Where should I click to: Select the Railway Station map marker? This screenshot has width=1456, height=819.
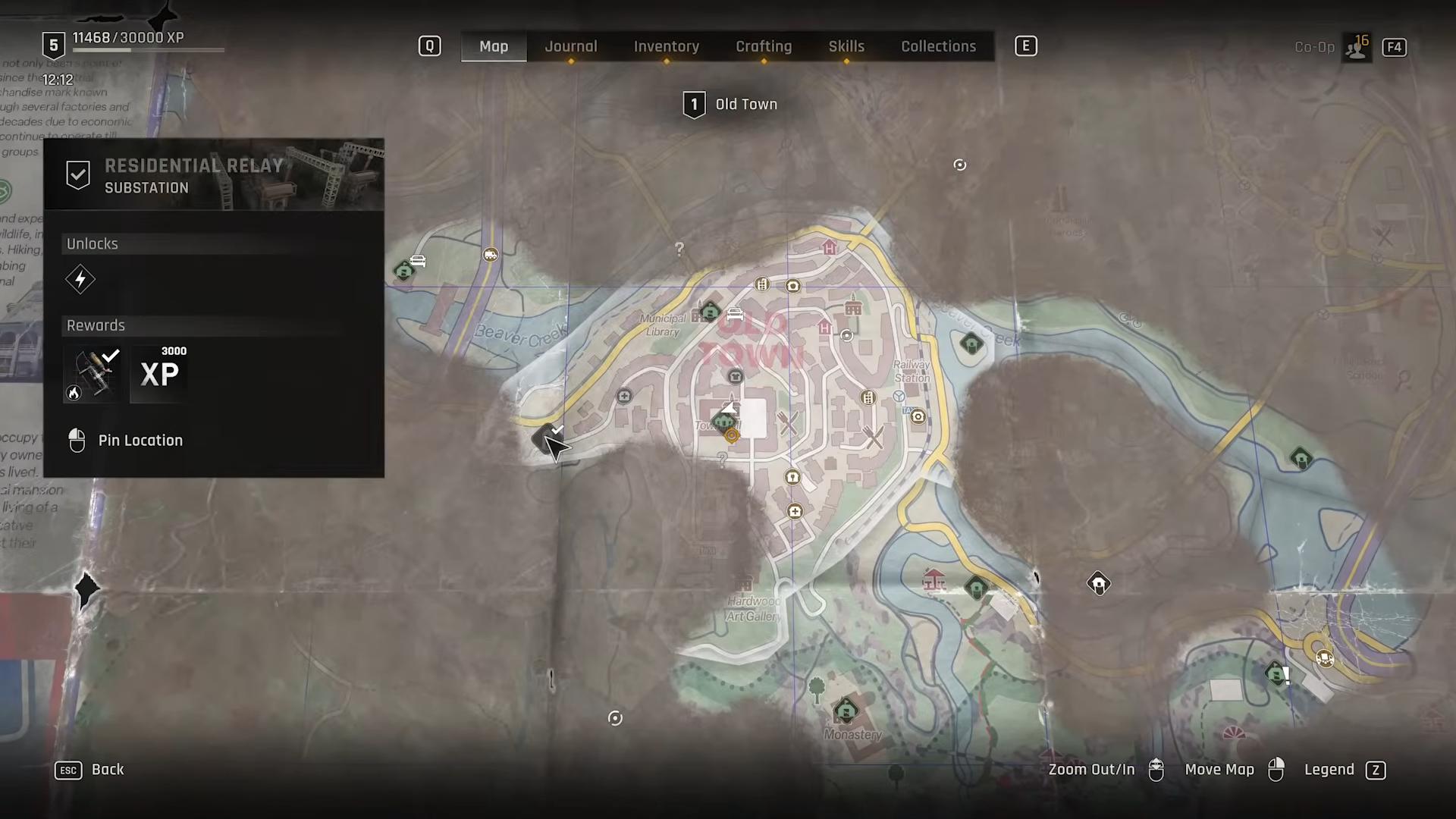coord(899,396)
